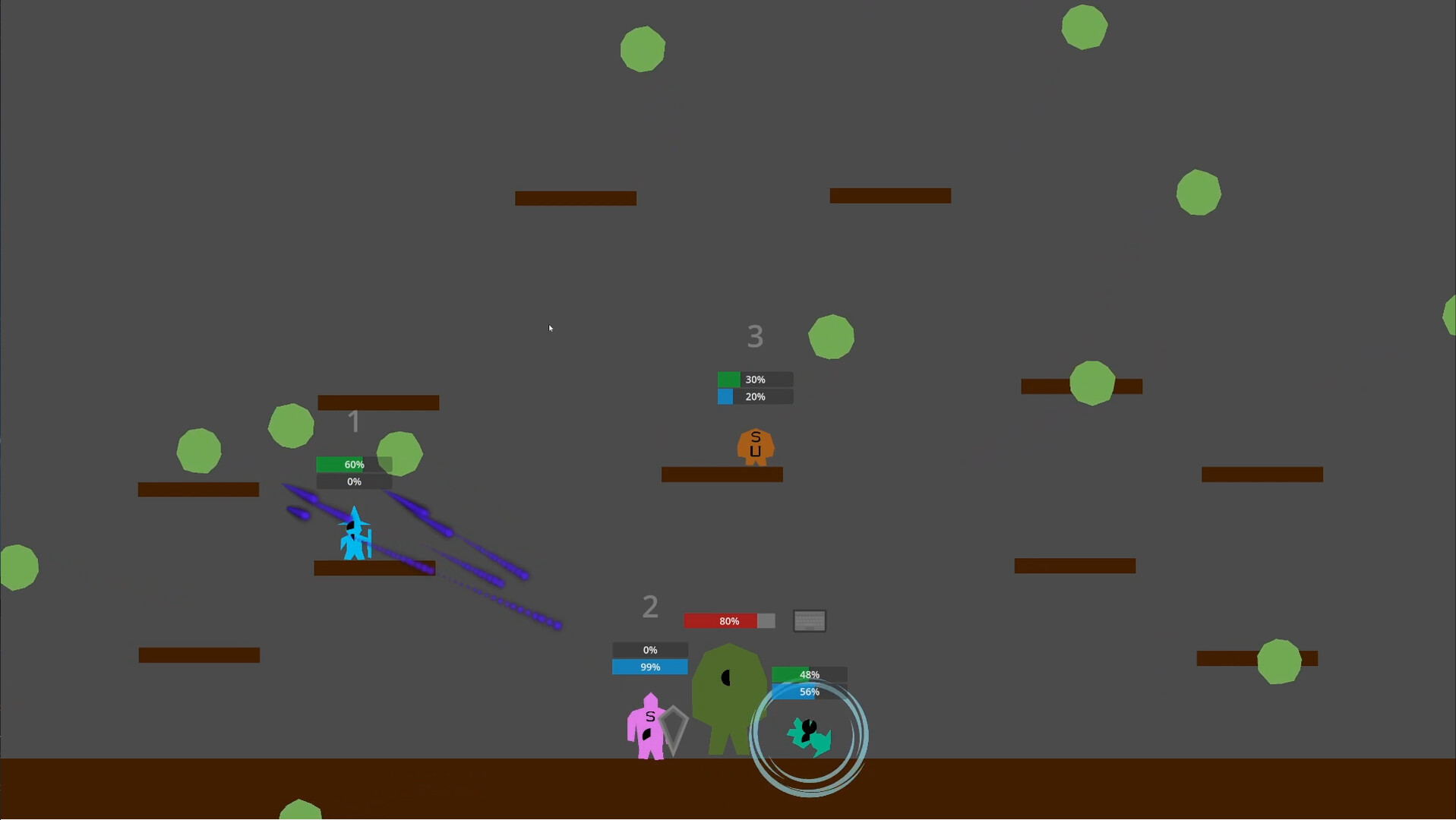
Task: Select the pink character marked S
Action: (x=649, y=729)
